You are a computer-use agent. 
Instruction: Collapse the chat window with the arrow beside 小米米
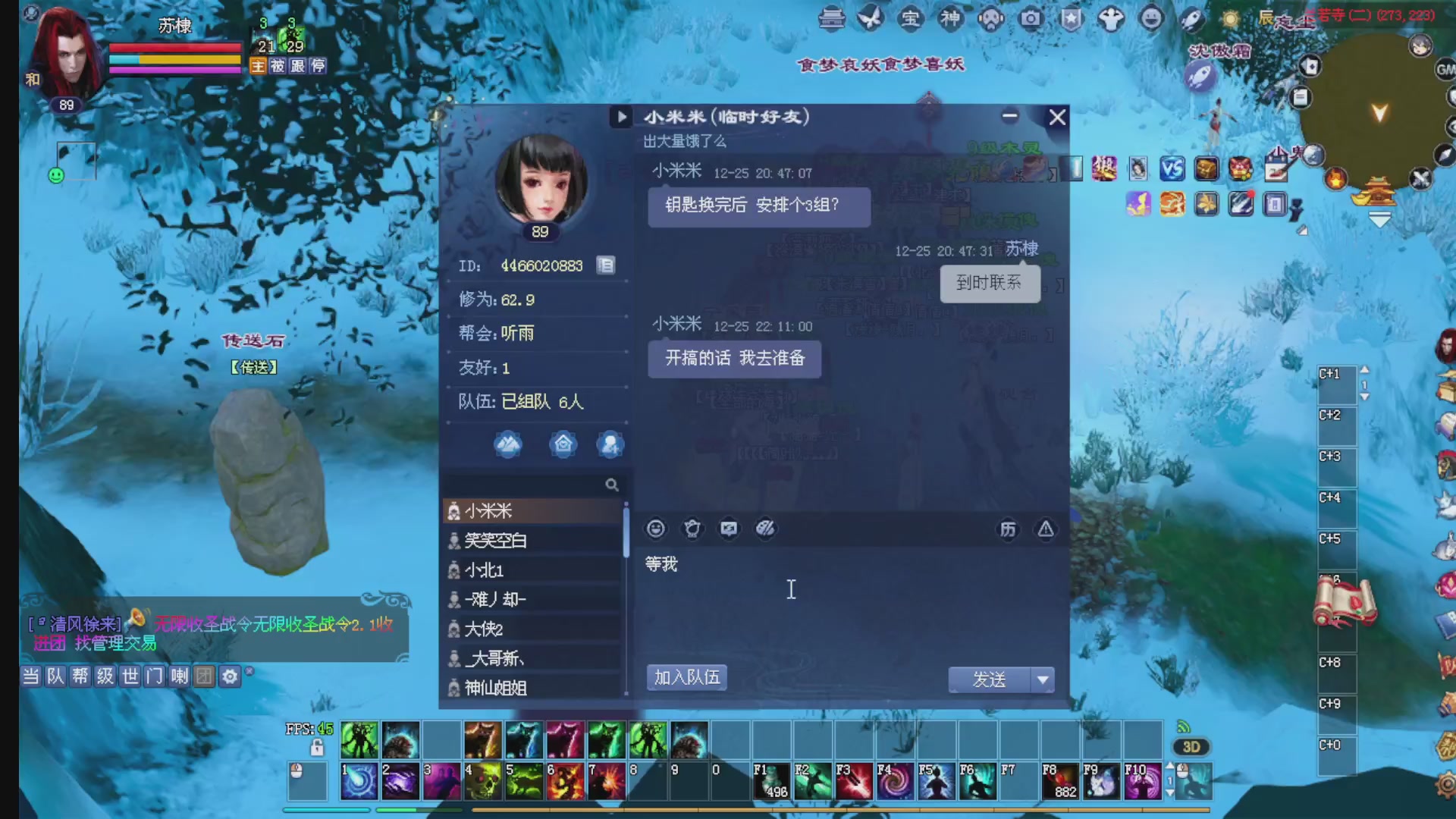click(621, 117)
